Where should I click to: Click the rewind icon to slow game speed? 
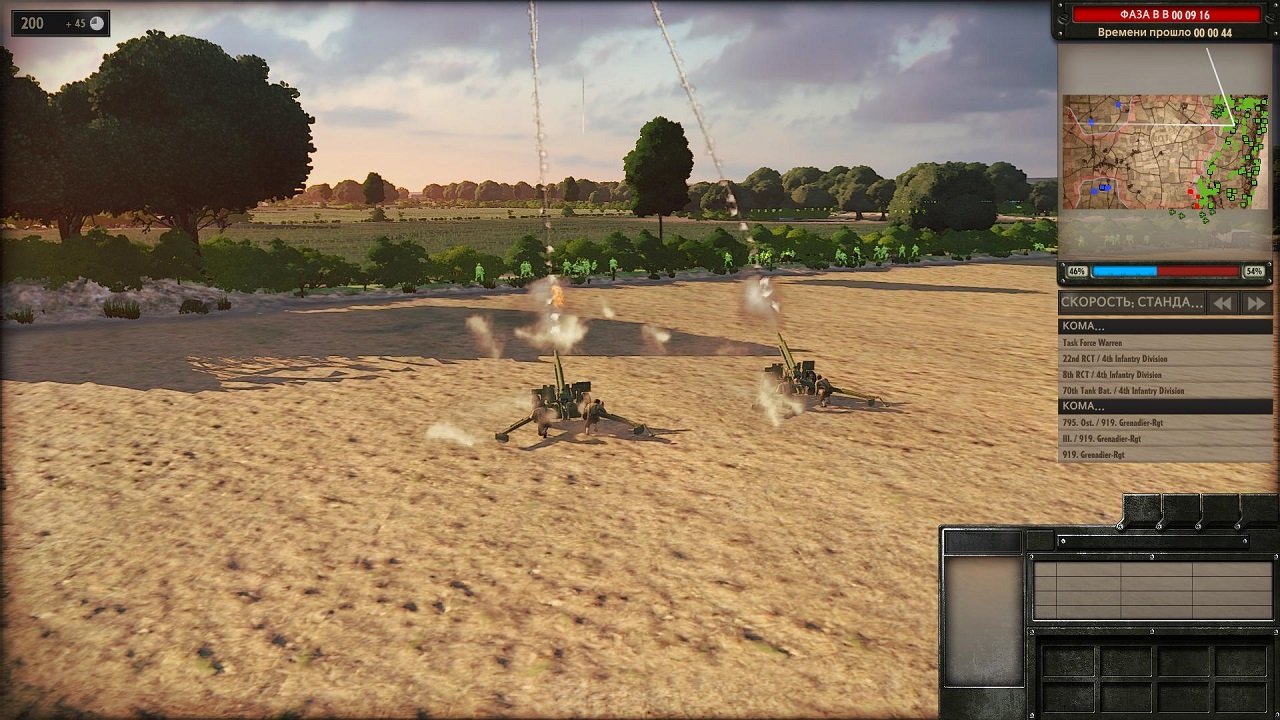click(1222, 304)
